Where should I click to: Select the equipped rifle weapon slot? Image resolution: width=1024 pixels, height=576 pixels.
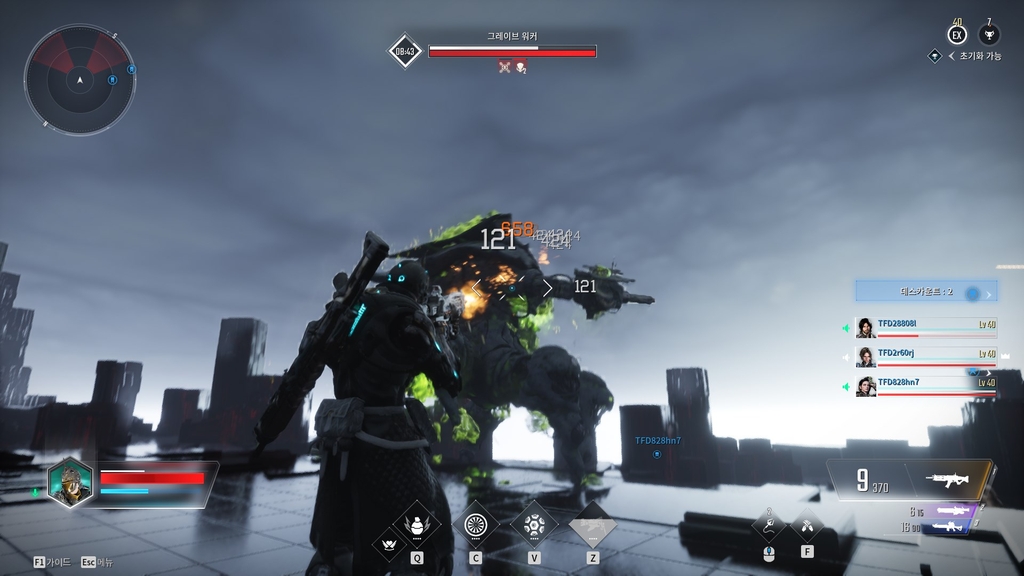tap(948, 479)
